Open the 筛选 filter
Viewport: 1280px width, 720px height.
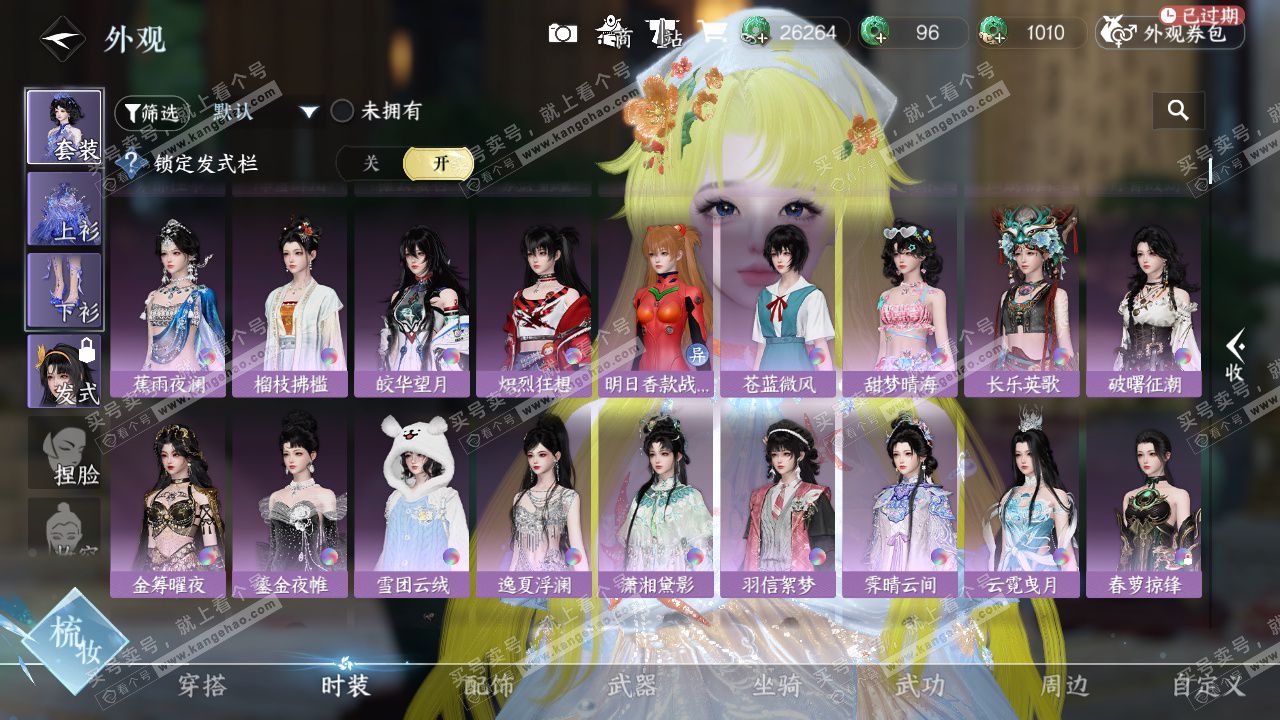(x=151, y=112)
